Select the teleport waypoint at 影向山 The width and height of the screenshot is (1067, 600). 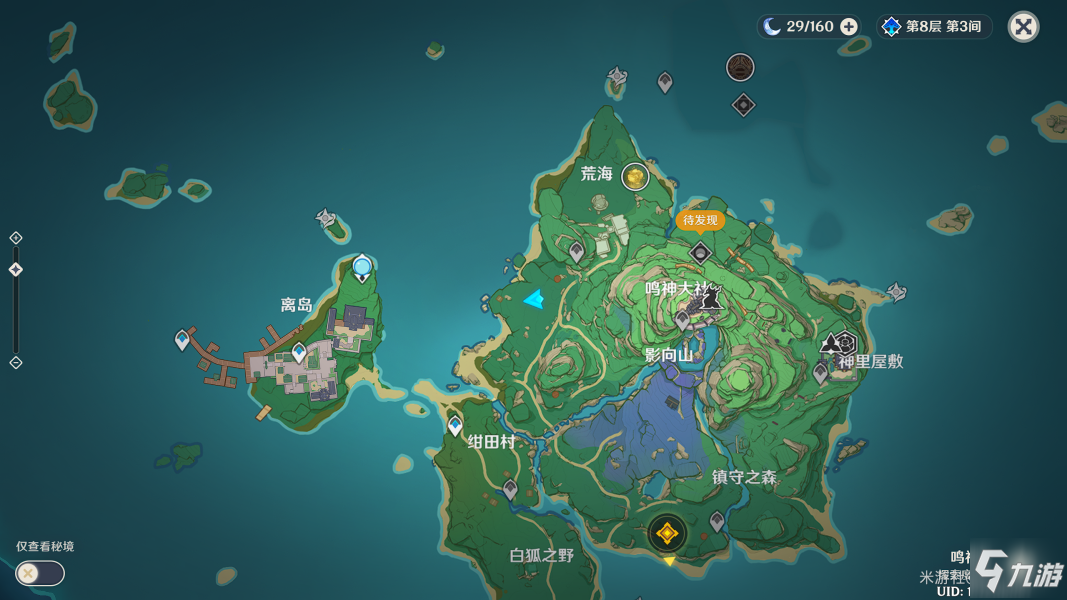pyautogui.click(x=682, y=320)
